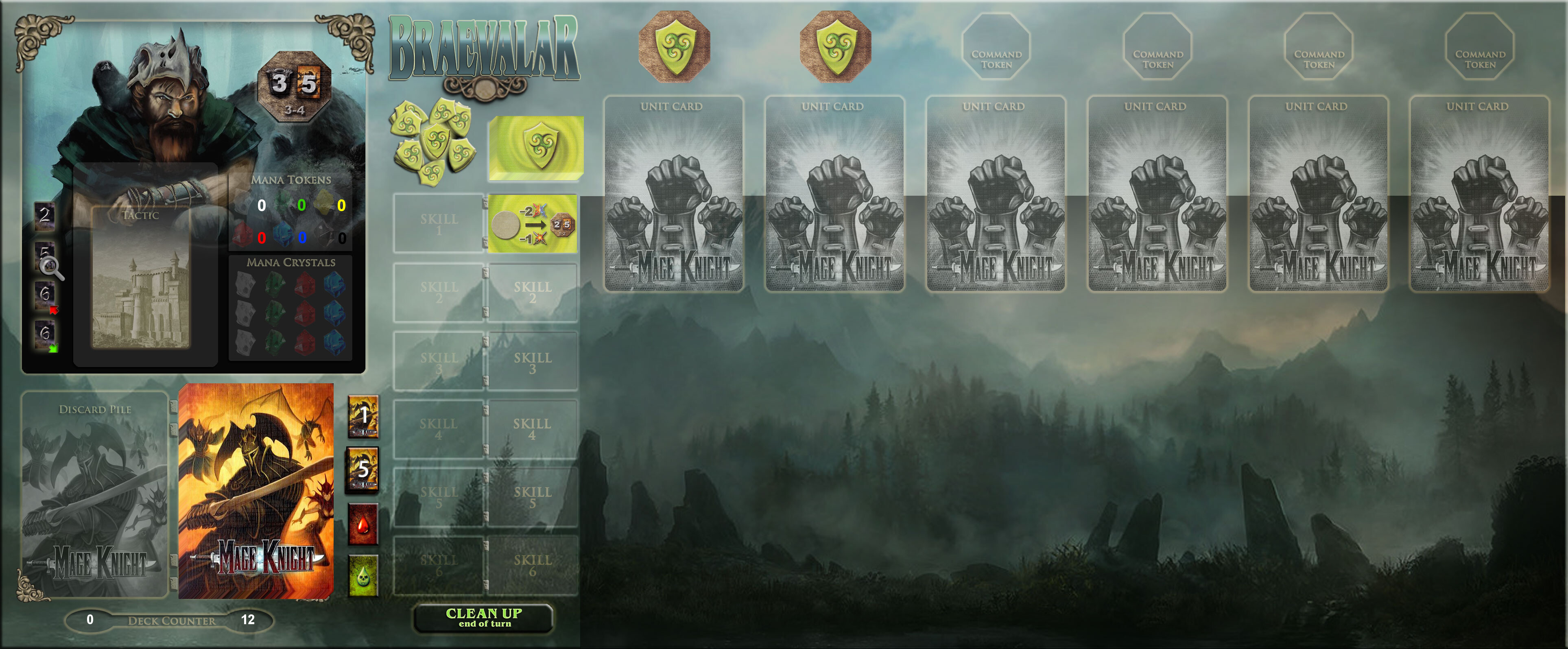Open the Discard Pile slot
This screenshot has width=1568, height=649.
95,493
